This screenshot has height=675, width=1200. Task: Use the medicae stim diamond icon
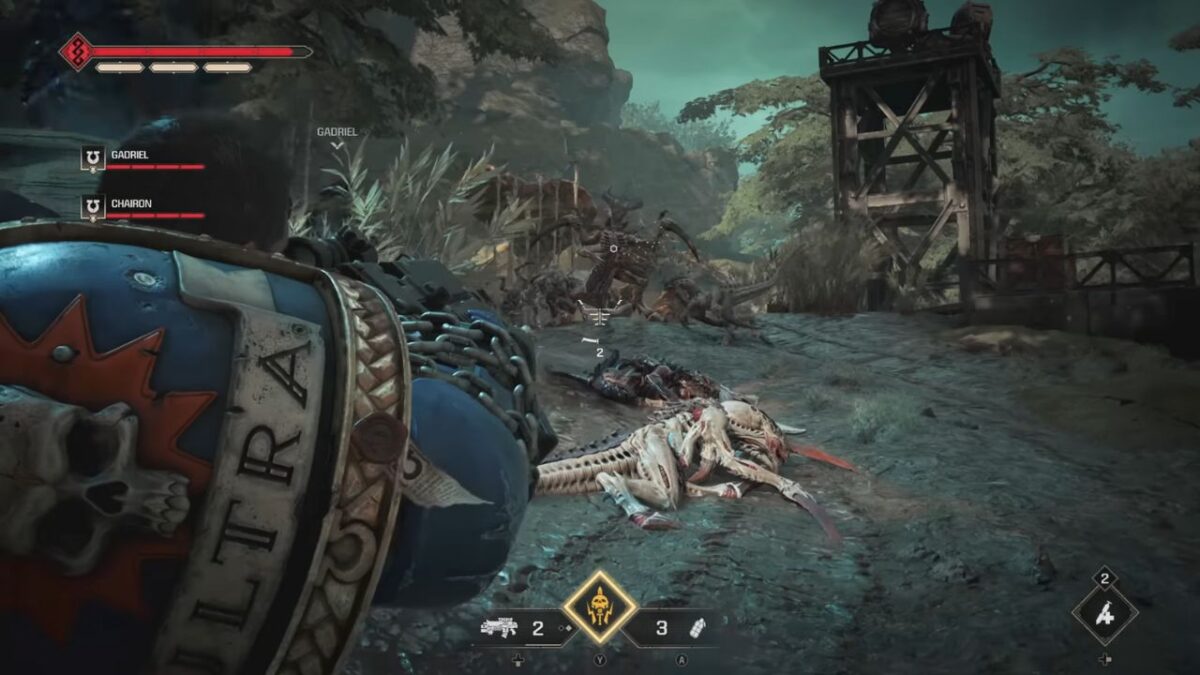[x=1104, y=613]
